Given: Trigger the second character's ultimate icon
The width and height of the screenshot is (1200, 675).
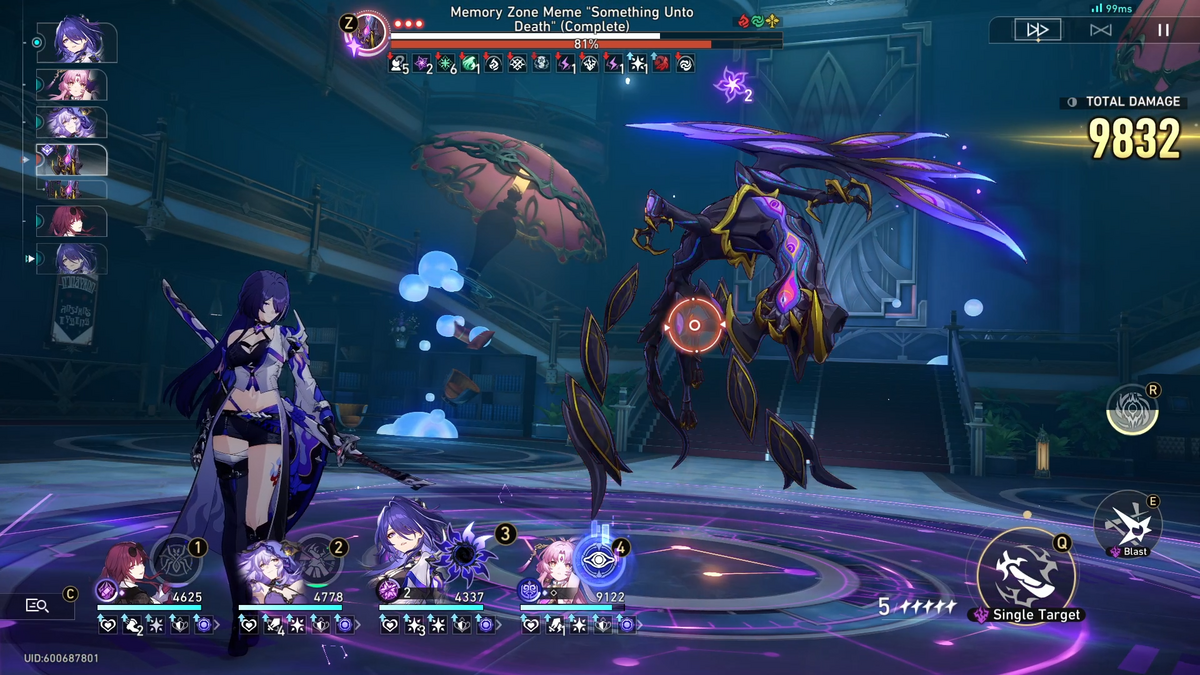Looking at the screenshot, I should [317, 558].
